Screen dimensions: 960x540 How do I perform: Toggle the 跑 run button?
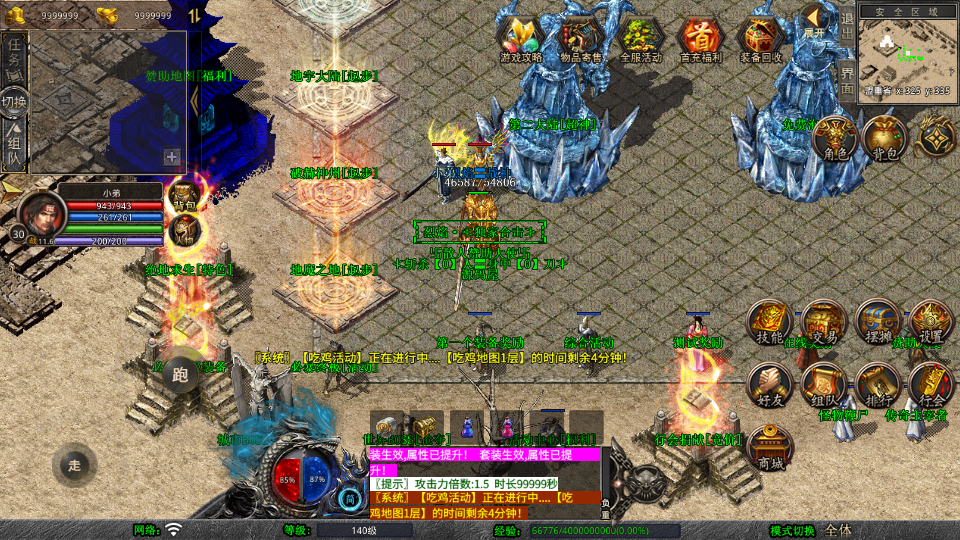(x=181, y=375)
